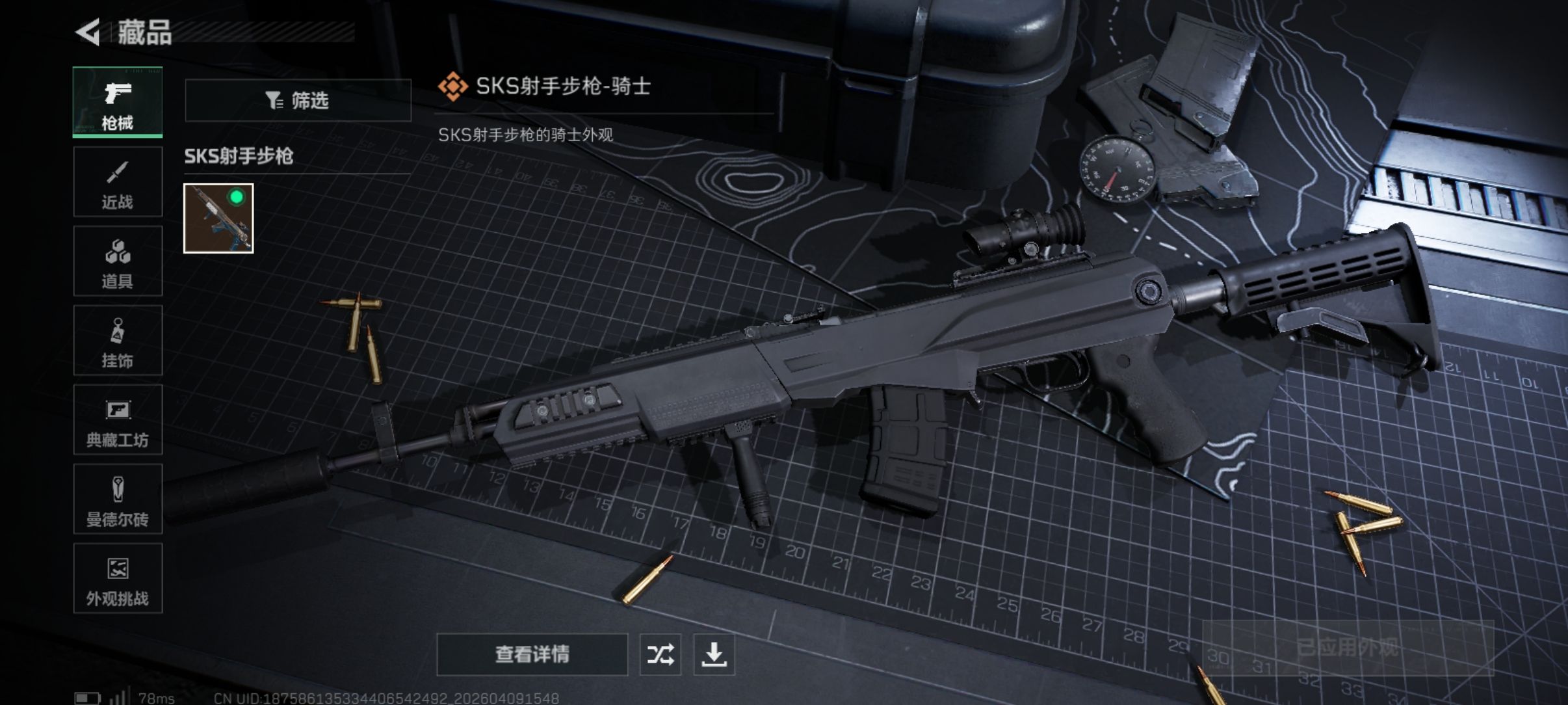Open the 筛选 filter dropdown
The height and width of the screenshot is (705, 1568).
[x=299, y=100]
